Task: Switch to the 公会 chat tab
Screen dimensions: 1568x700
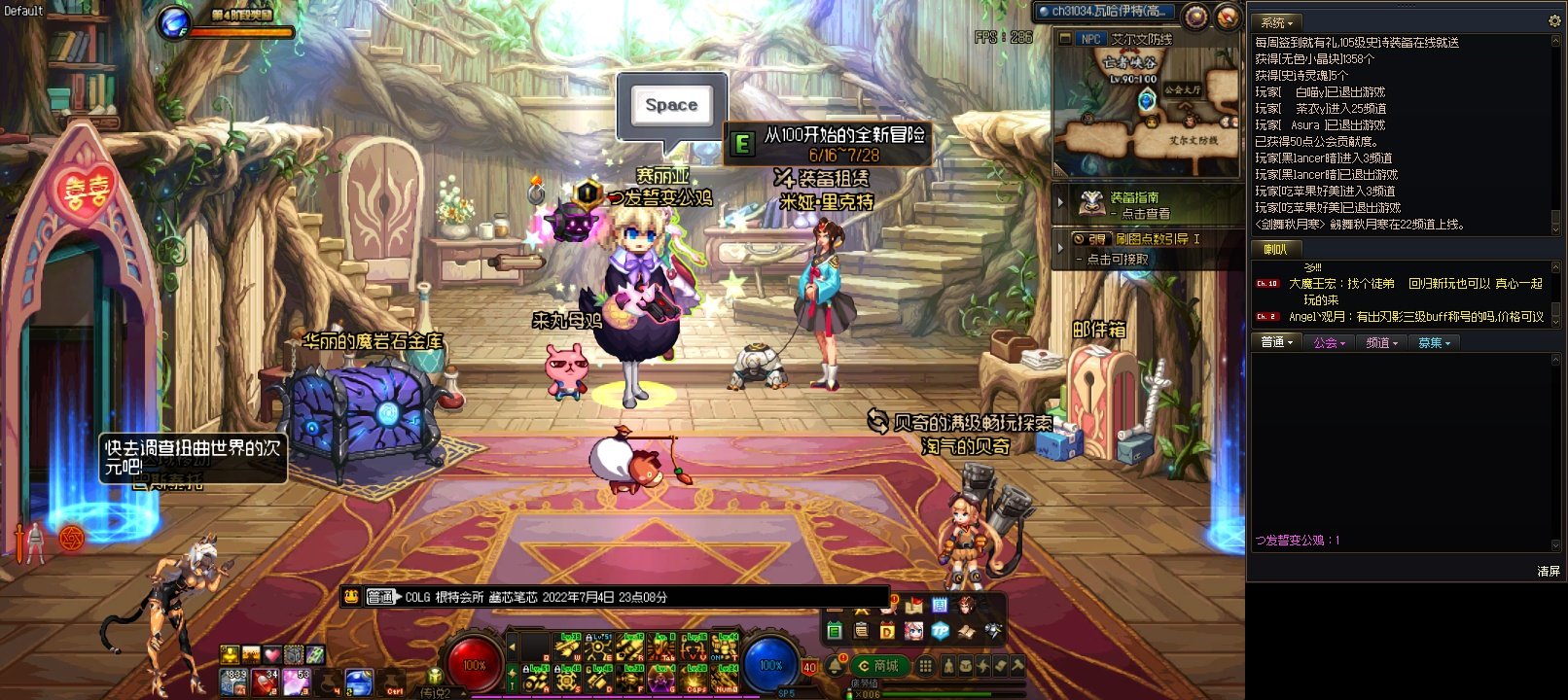Action: pyautogui.click(x=1329, y=342)
